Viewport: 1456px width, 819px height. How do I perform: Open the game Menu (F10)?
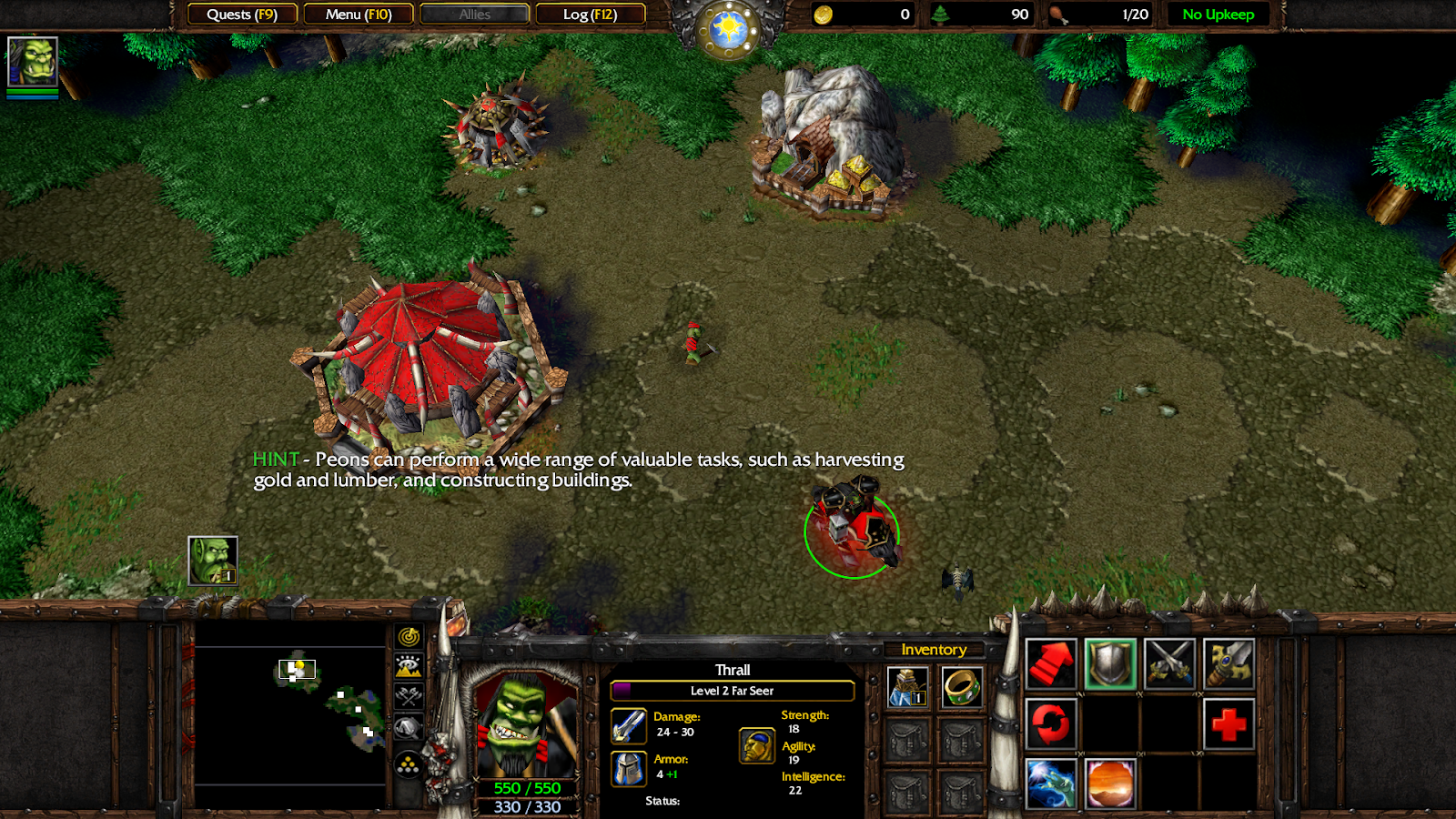coord(359,15)
